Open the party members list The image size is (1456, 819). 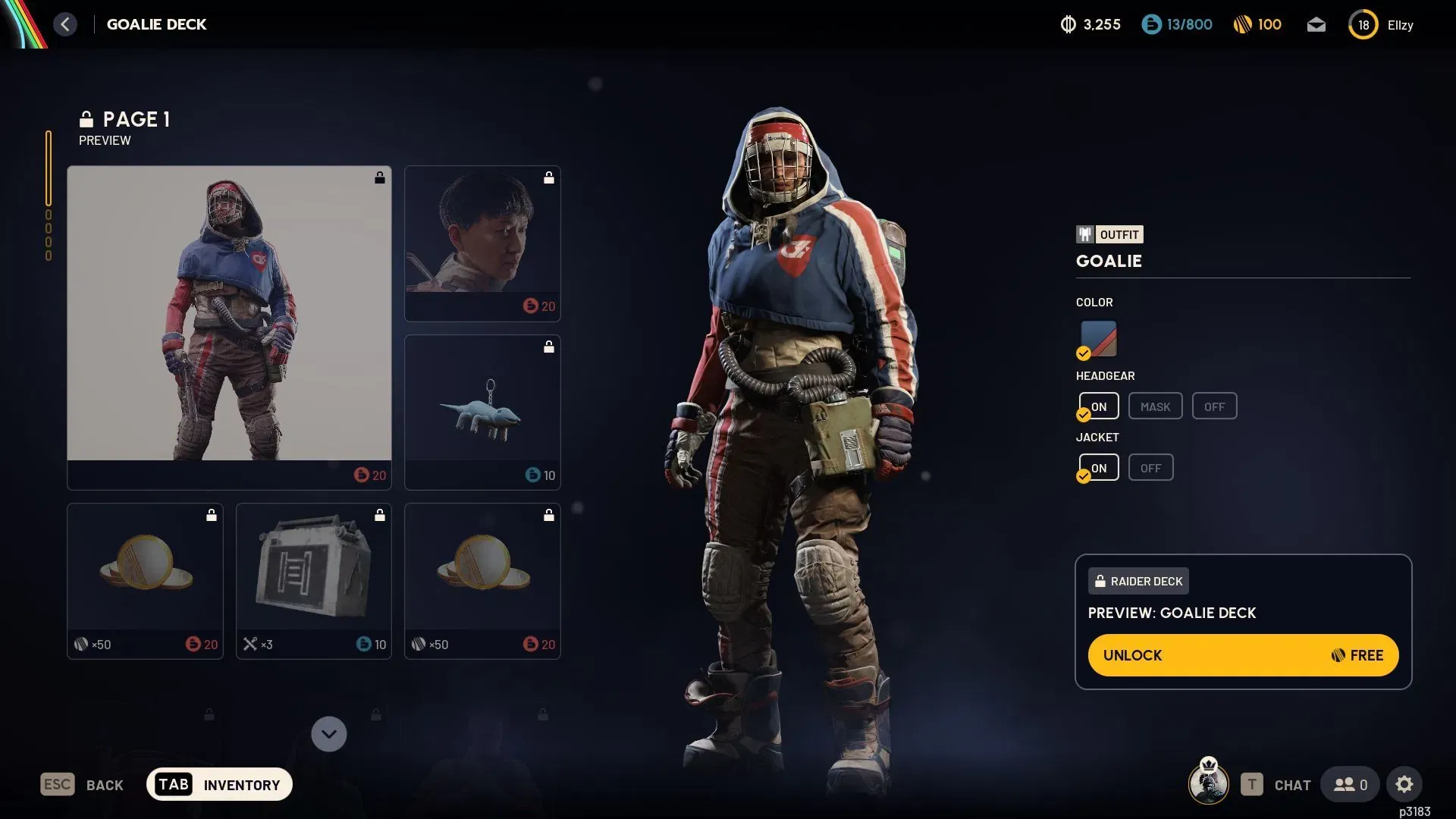click(1350, 784)
